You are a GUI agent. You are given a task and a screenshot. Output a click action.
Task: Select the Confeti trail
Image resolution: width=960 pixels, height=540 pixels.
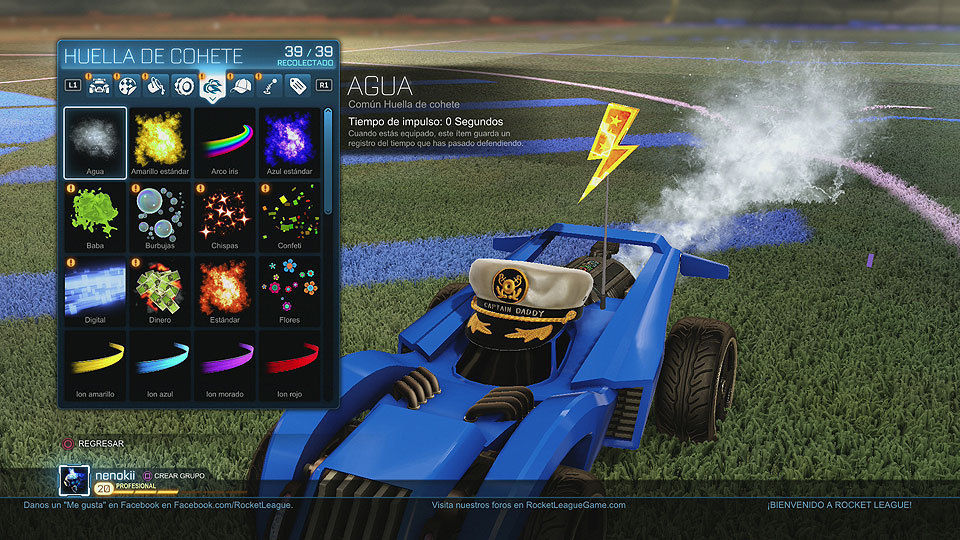click(289, 215)
